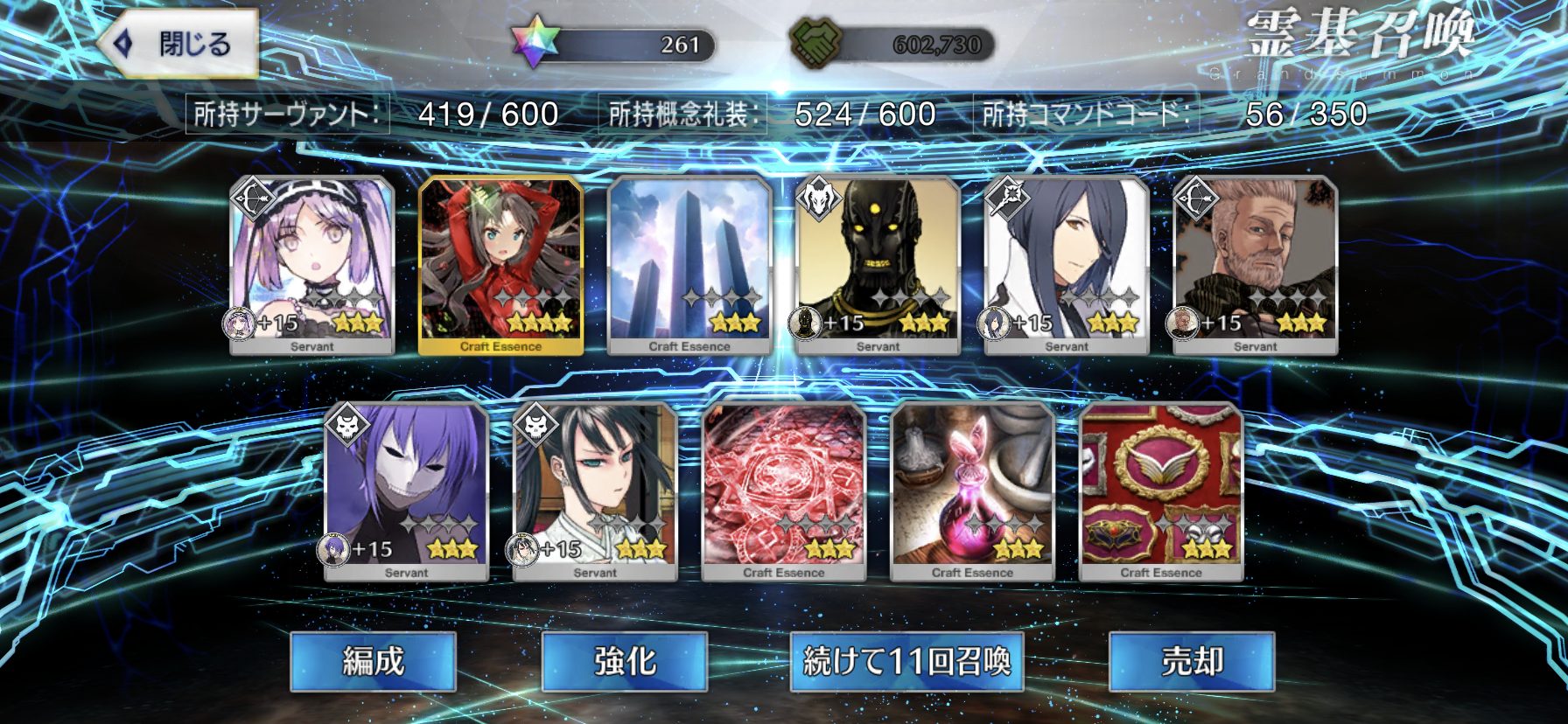Select the pink potion bottle Craft Essence

[972, 491]
